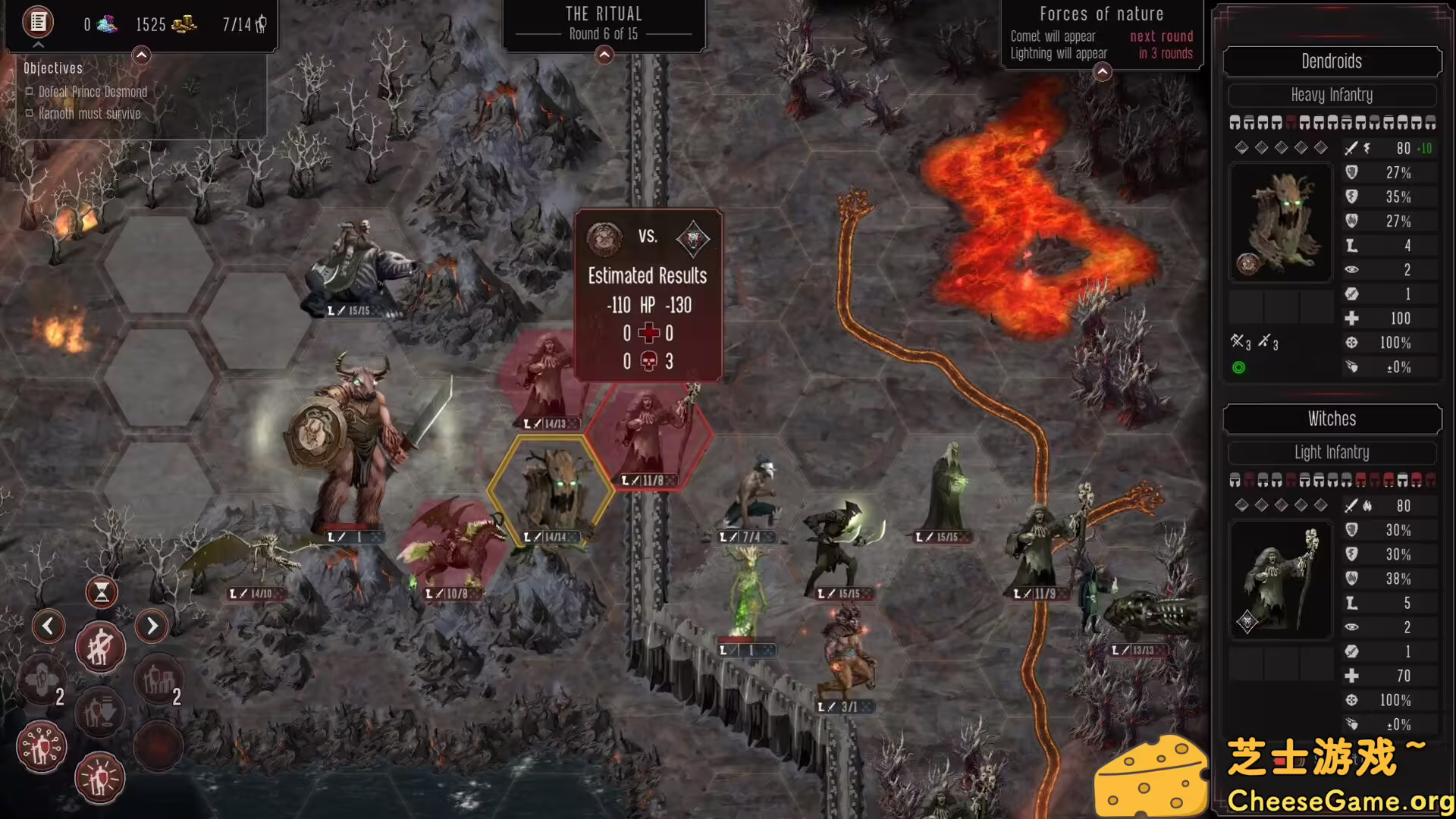Collapse the Objectives panel with its chevron
The height and width of the screenshot is (819, 1456).
(140, 55)
